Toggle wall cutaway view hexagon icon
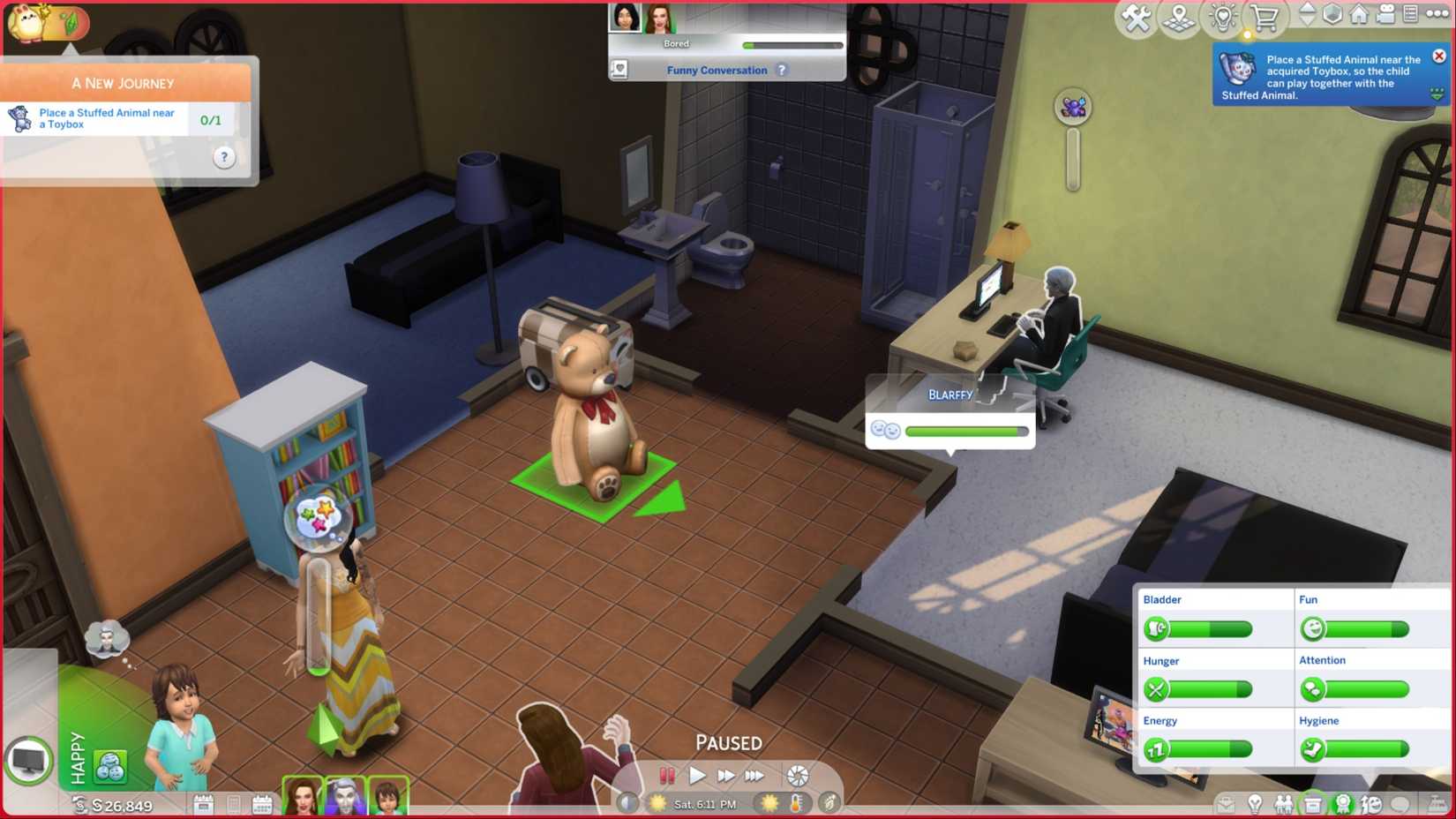 click(1331, 14)
